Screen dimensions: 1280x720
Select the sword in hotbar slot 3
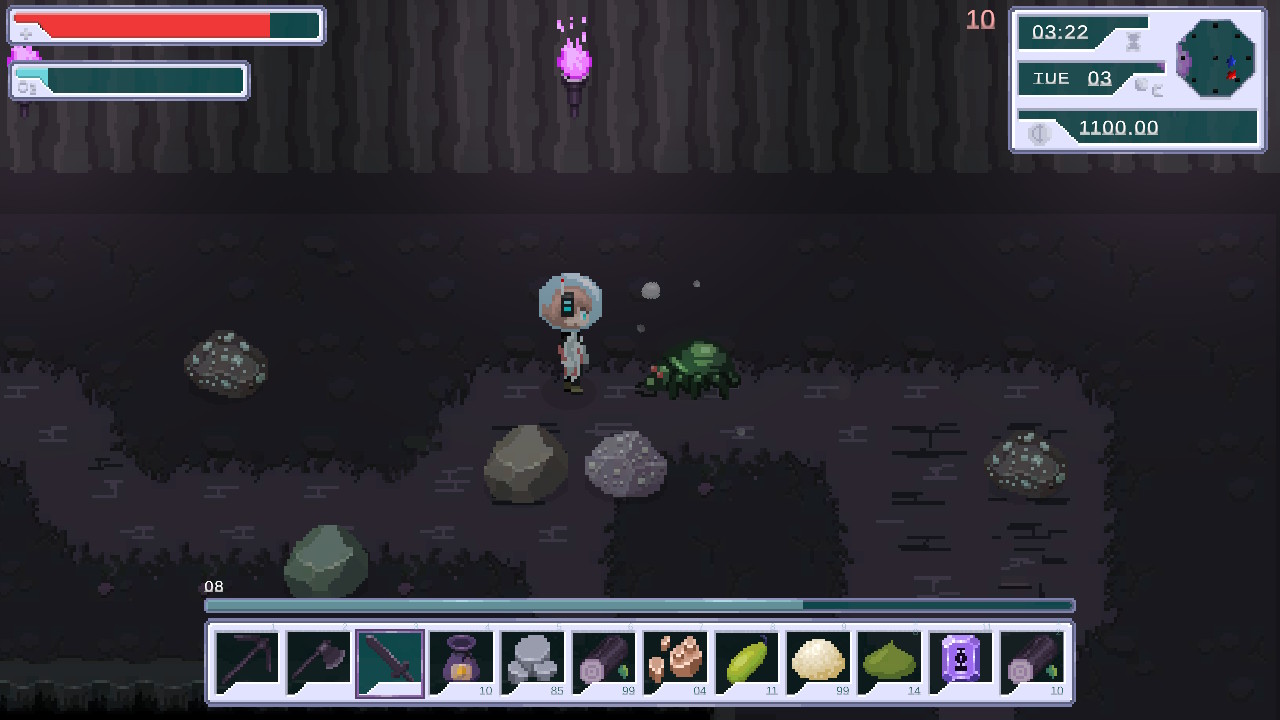pyautogui.click(x=389, y=660)
